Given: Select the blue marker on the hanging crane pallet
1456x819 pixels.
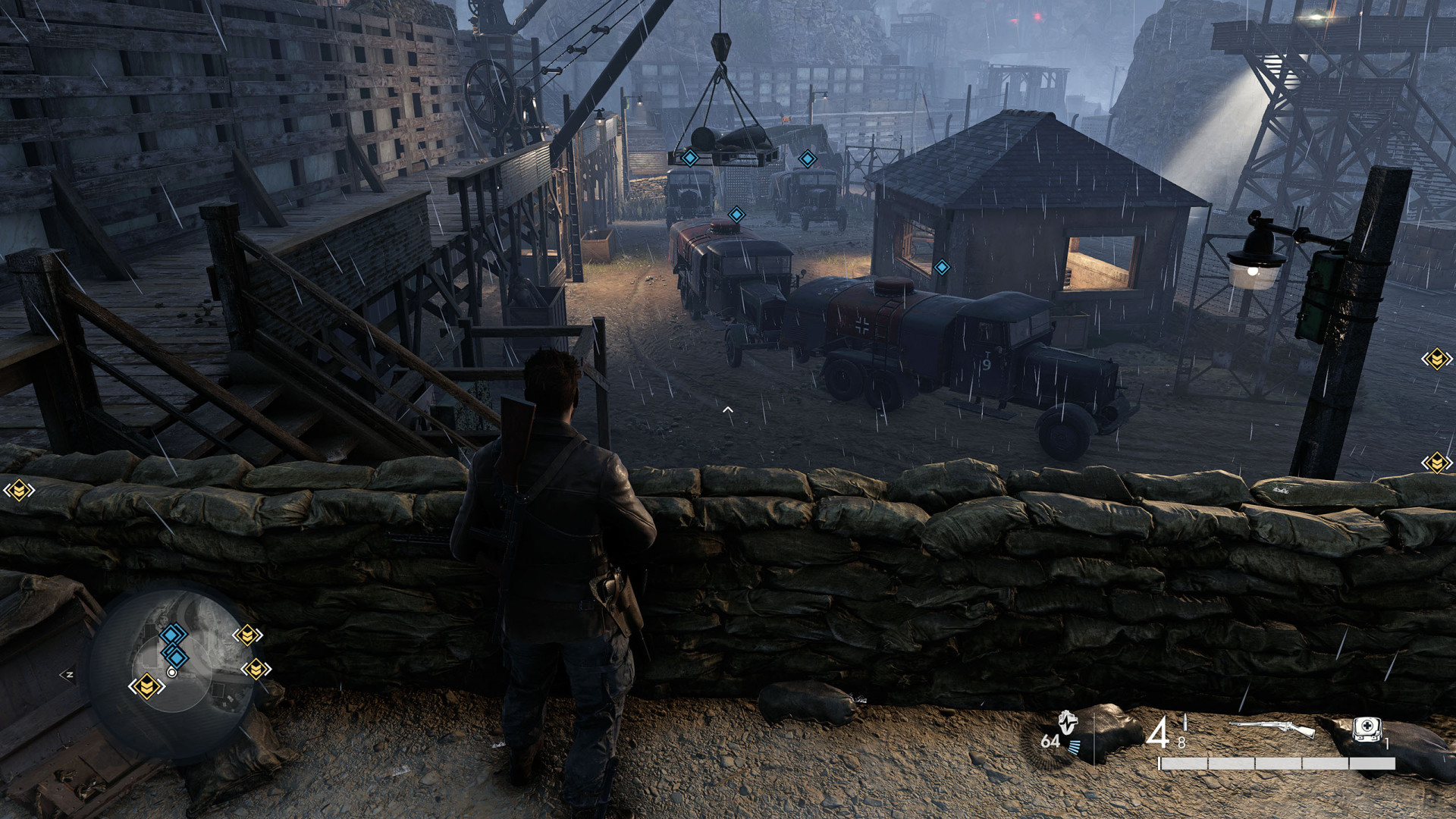Looking at the screenshot, I should coord(690,158).
